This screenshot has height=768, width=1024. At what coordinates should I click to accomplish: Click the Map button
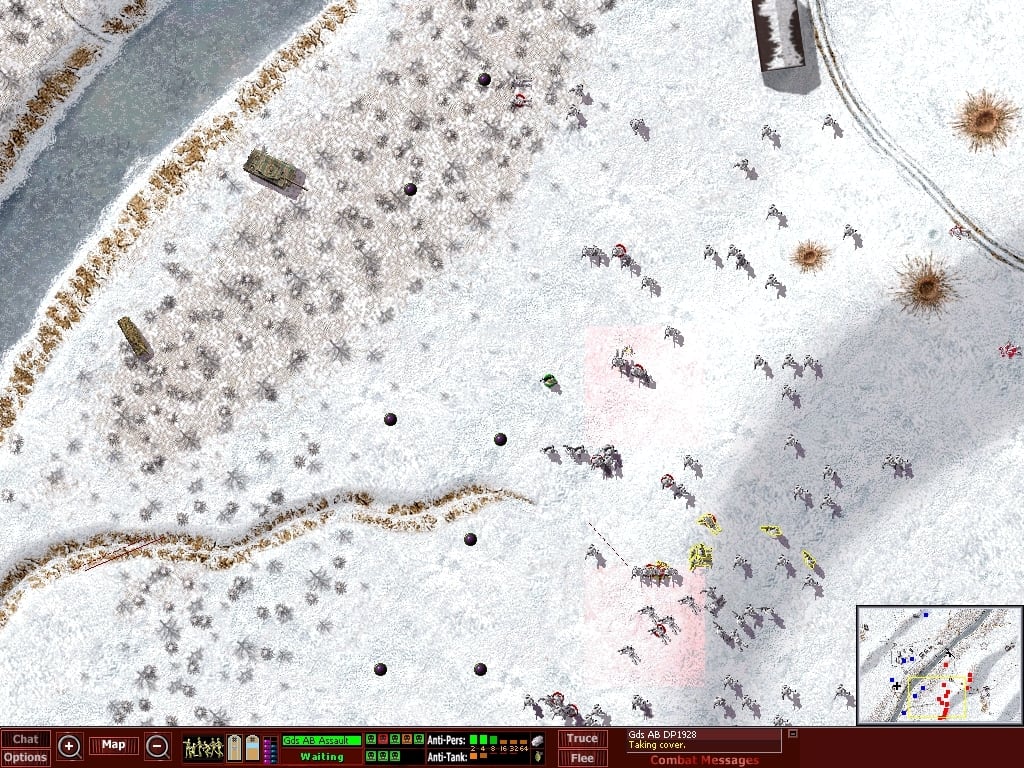point(113,745)
